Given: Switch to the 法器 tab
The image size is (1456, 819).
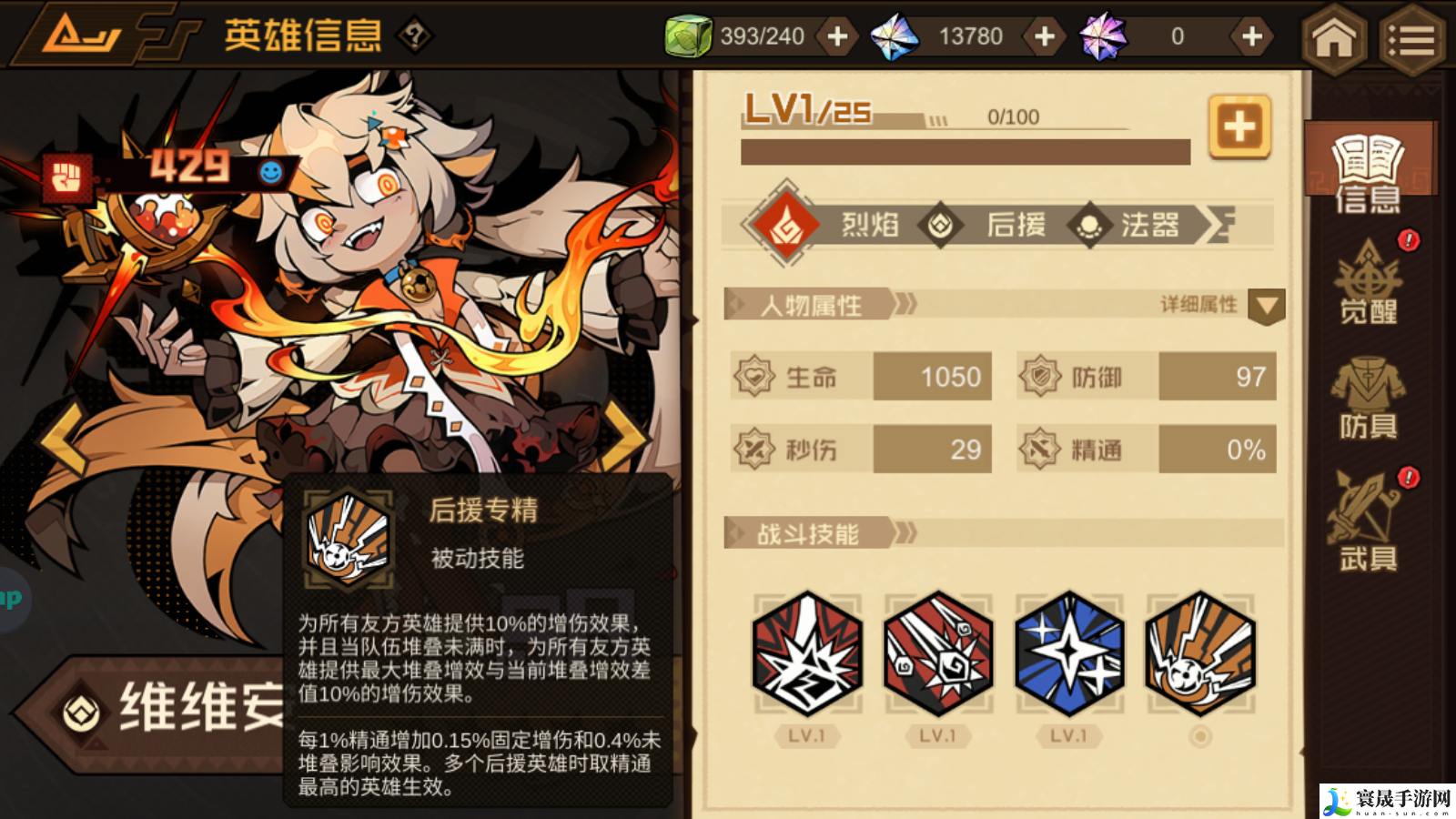Looking at the screenshot, I should pos(1148,225).
